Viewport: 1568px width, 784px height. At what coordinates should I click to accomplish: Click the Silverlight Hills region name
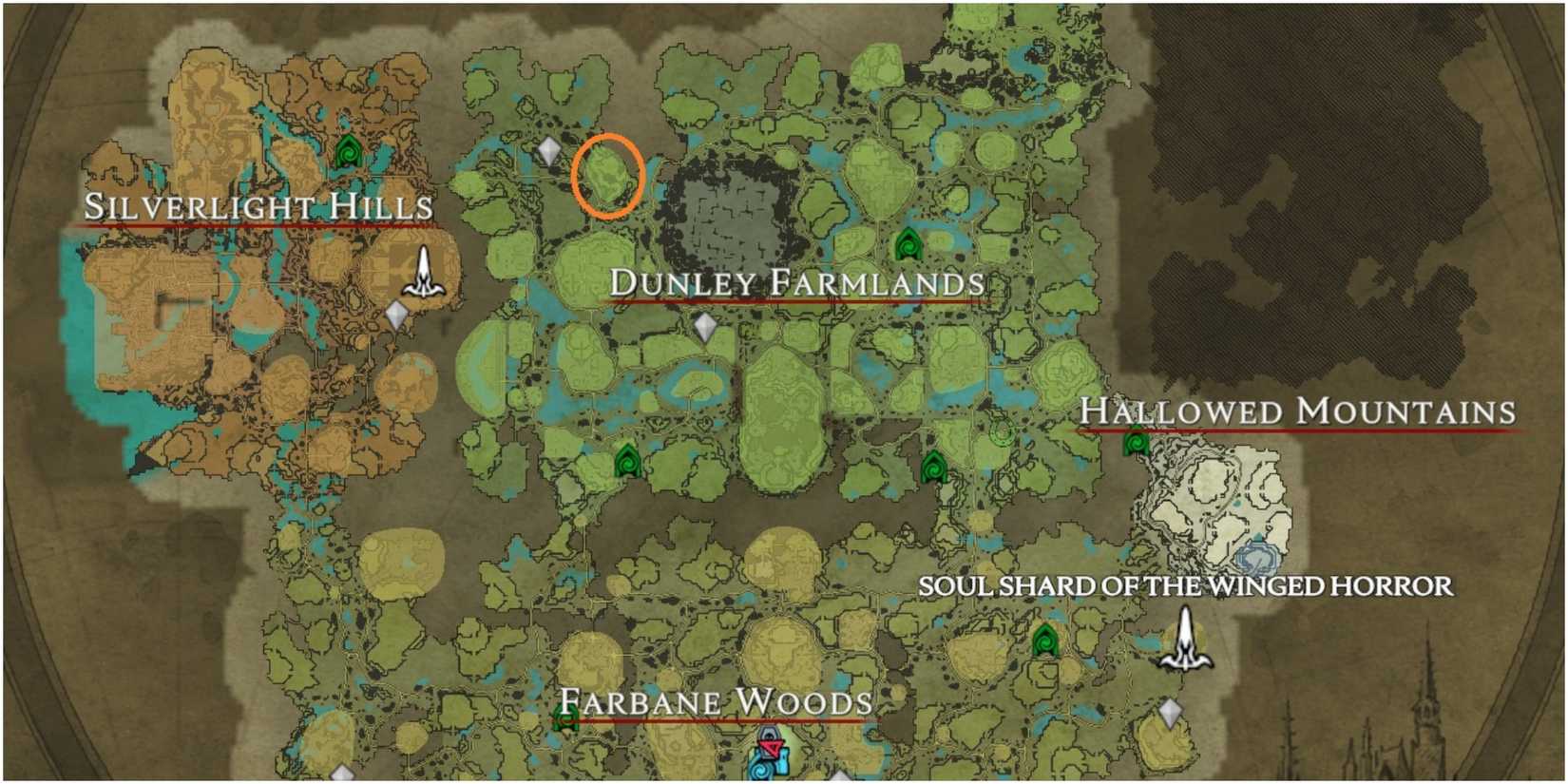point(258,206)
